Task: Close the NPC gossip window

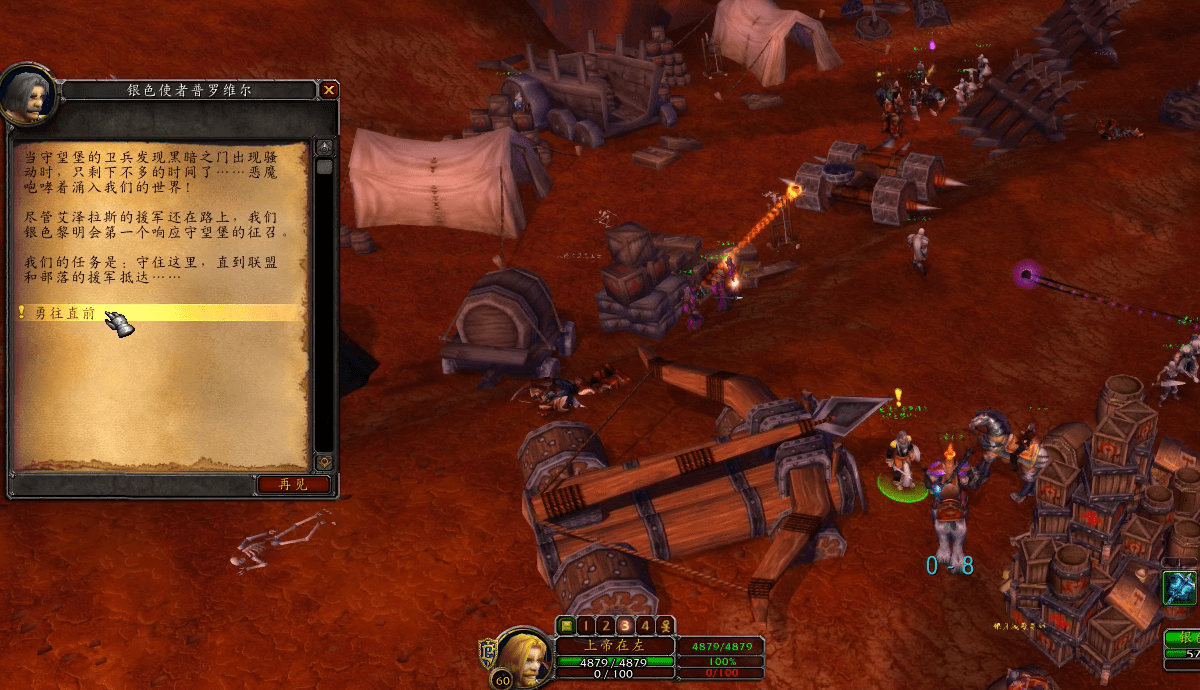Action: [329, 90]
